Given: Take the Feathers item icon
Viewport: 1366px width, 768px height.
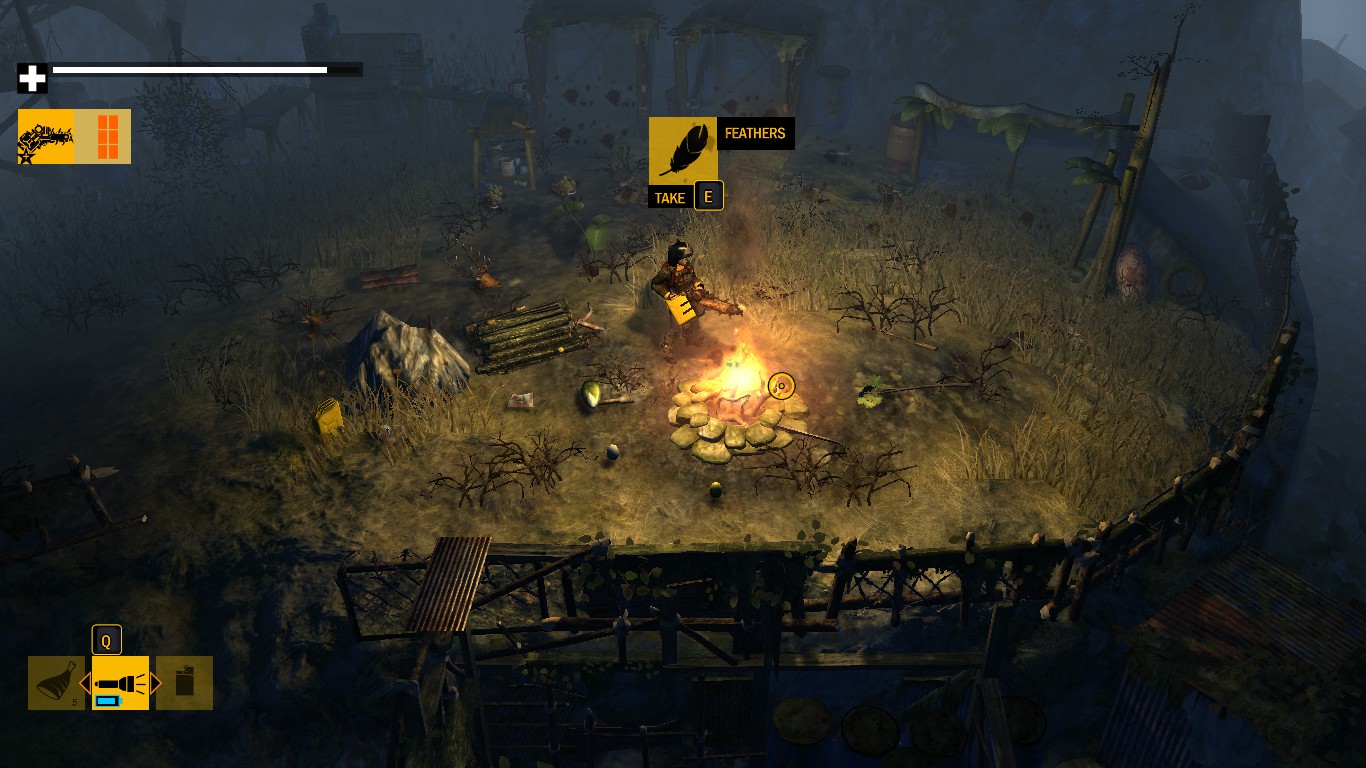Looking at the screenshot, I should (x=682, y=150).
